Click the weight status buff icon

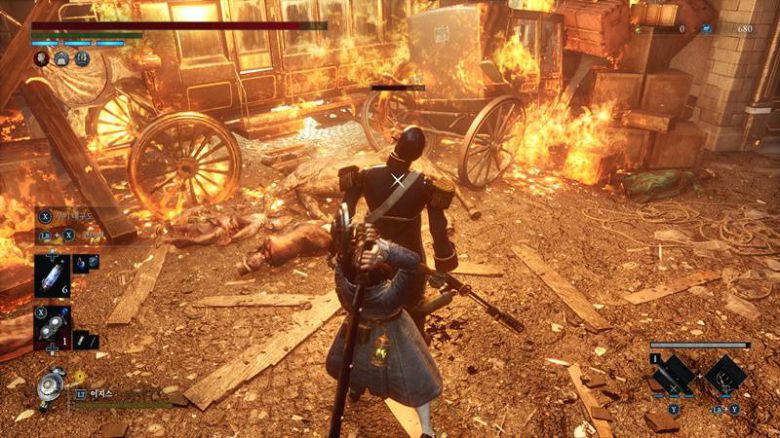62,58
